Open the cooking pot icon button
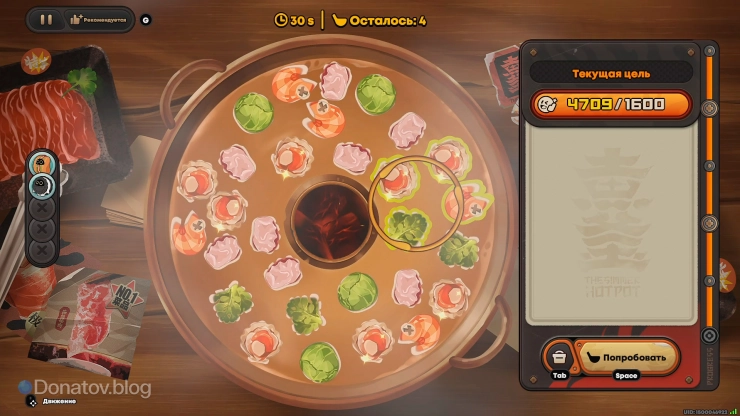The height and width of the screenshot is (416, 740). [559, 356]
